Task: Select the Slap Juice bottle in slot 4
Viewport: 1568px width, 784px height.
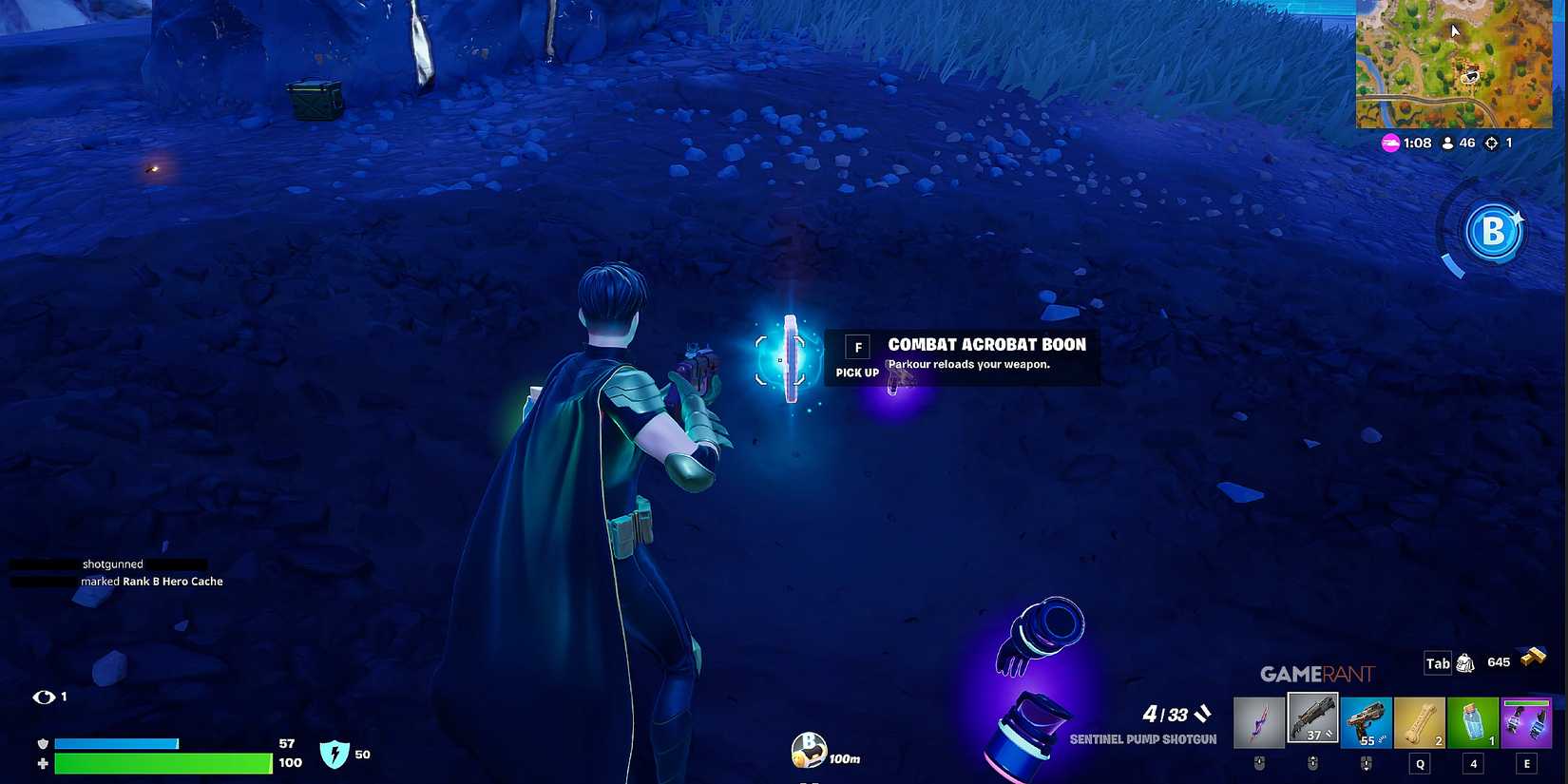Action: [x=1473, y=719]
